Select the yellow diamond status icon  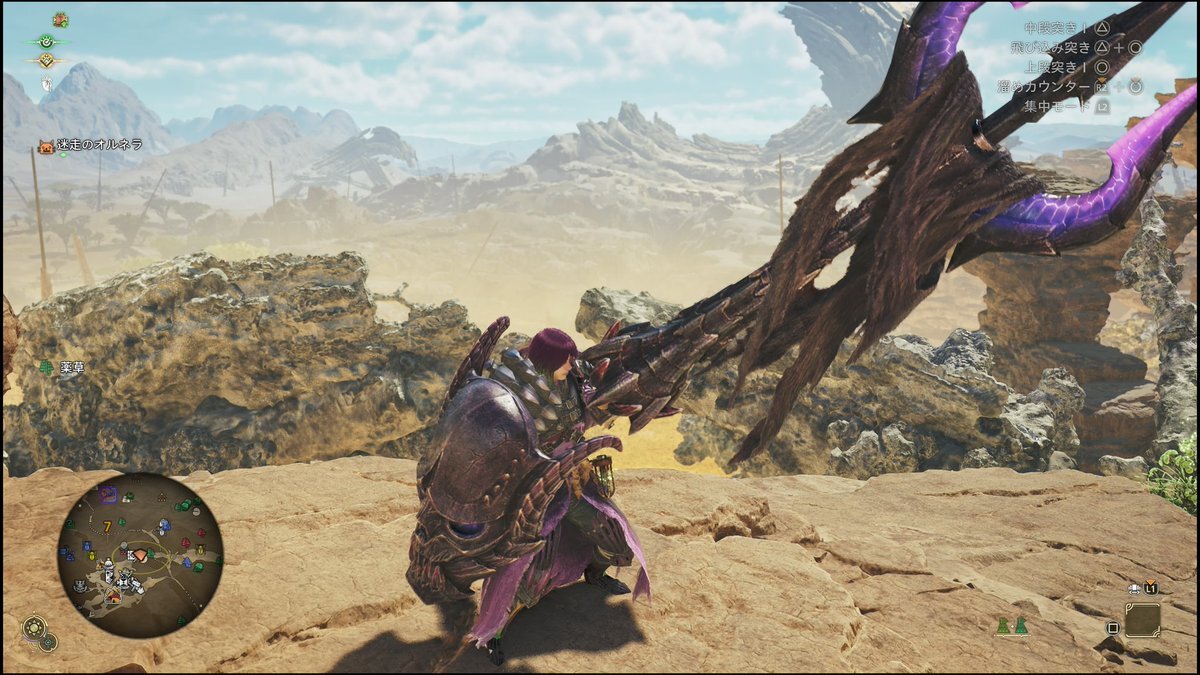(46, 61)
